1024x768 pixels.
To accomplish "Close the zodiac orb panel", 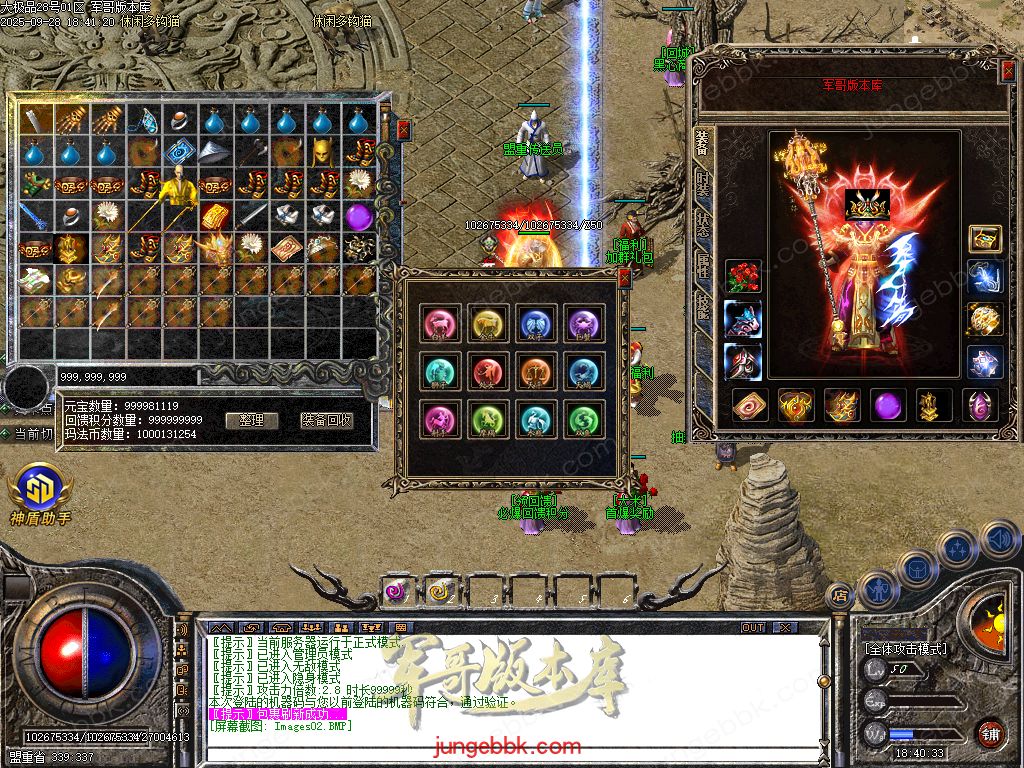I will (x=624, y=279).
